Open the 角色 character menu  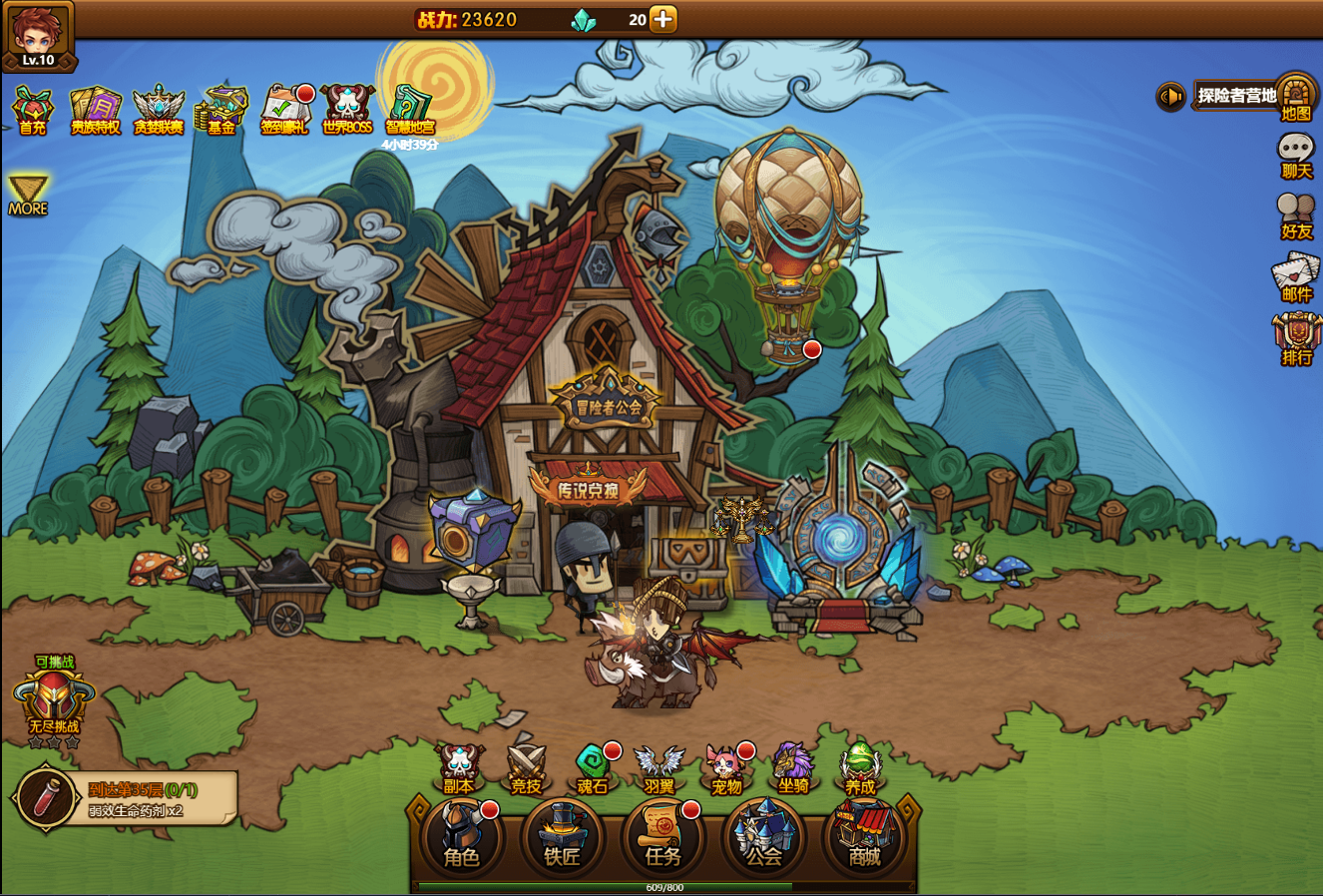pyautogui.click(x=461, y=839)
